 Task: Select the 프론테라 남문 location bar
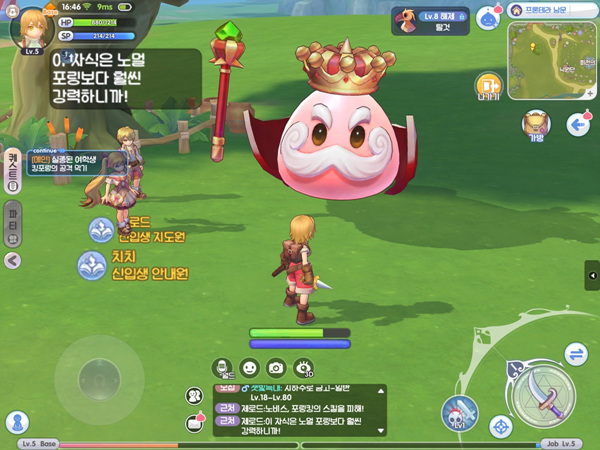[x=552, y=10]
